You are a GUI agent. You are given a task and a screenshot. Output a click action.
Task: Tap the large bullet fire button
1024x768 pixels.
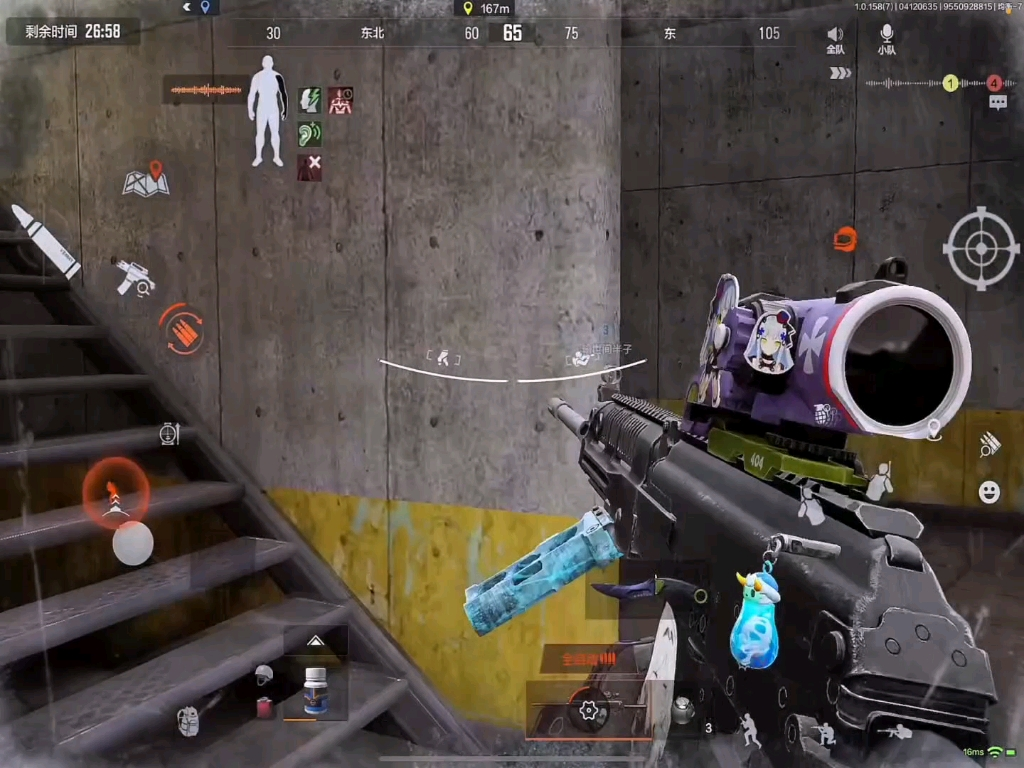44,241
